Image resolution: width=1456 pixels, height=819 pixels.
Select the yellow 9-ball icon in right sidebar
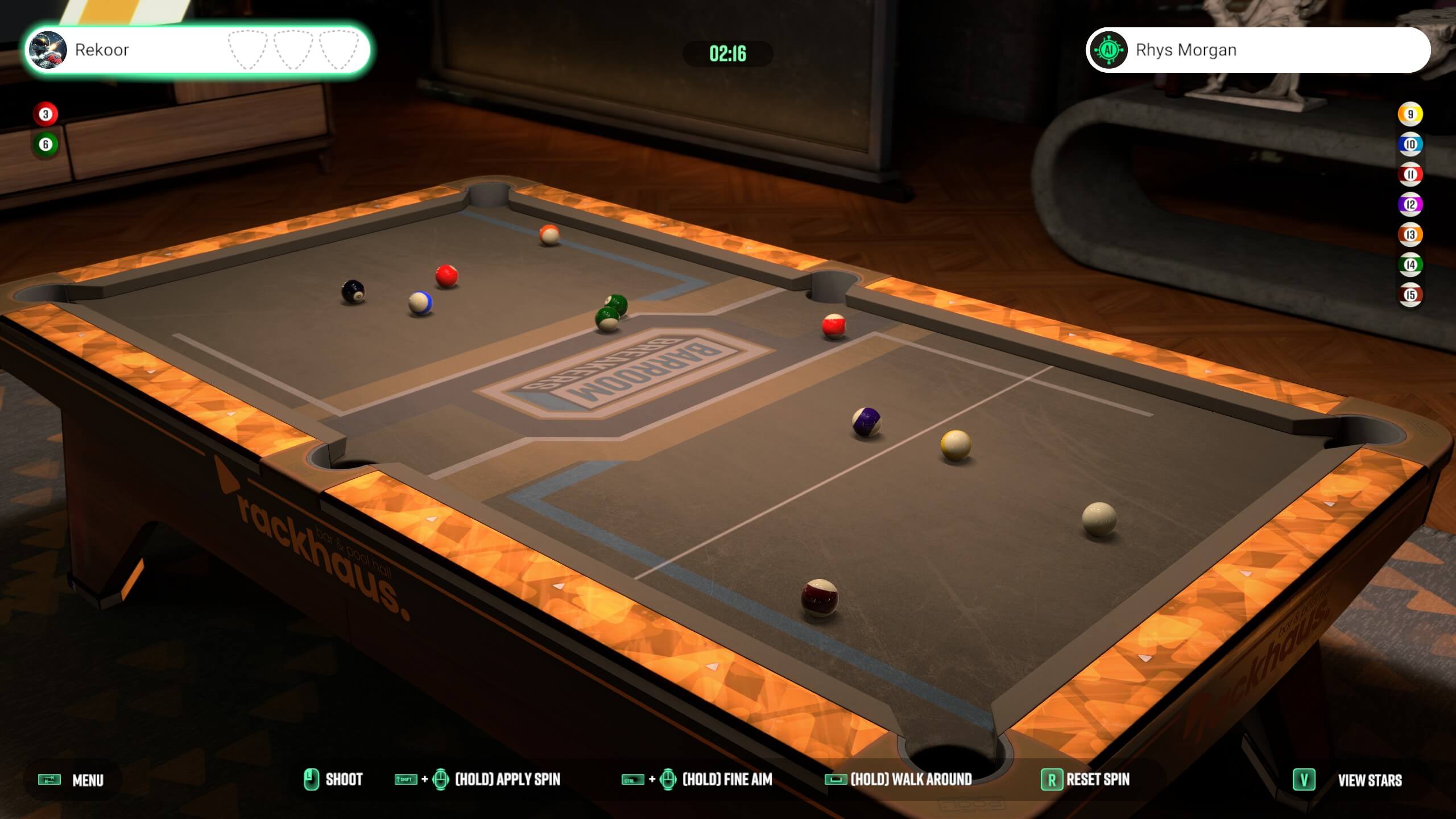1410,113
